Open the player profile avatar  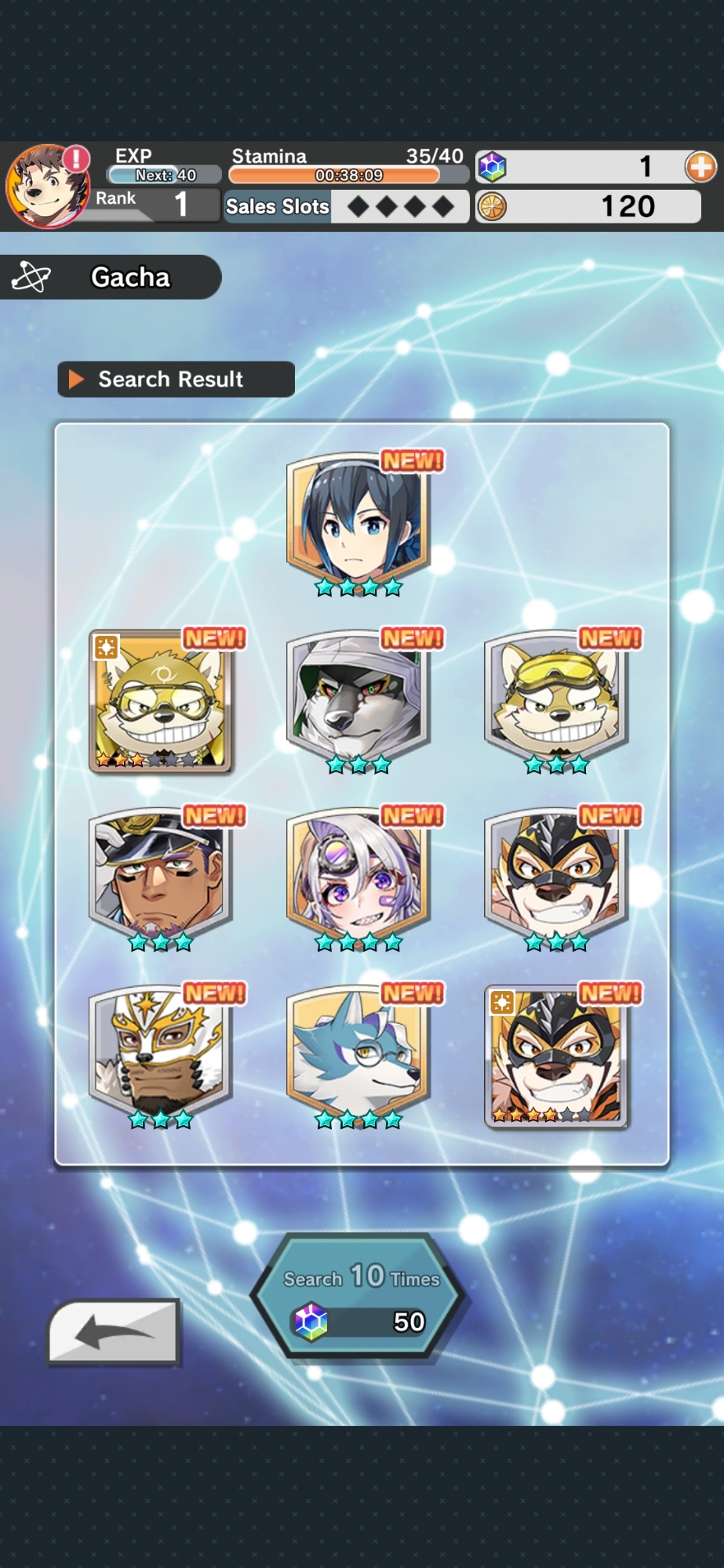(46, 186)
